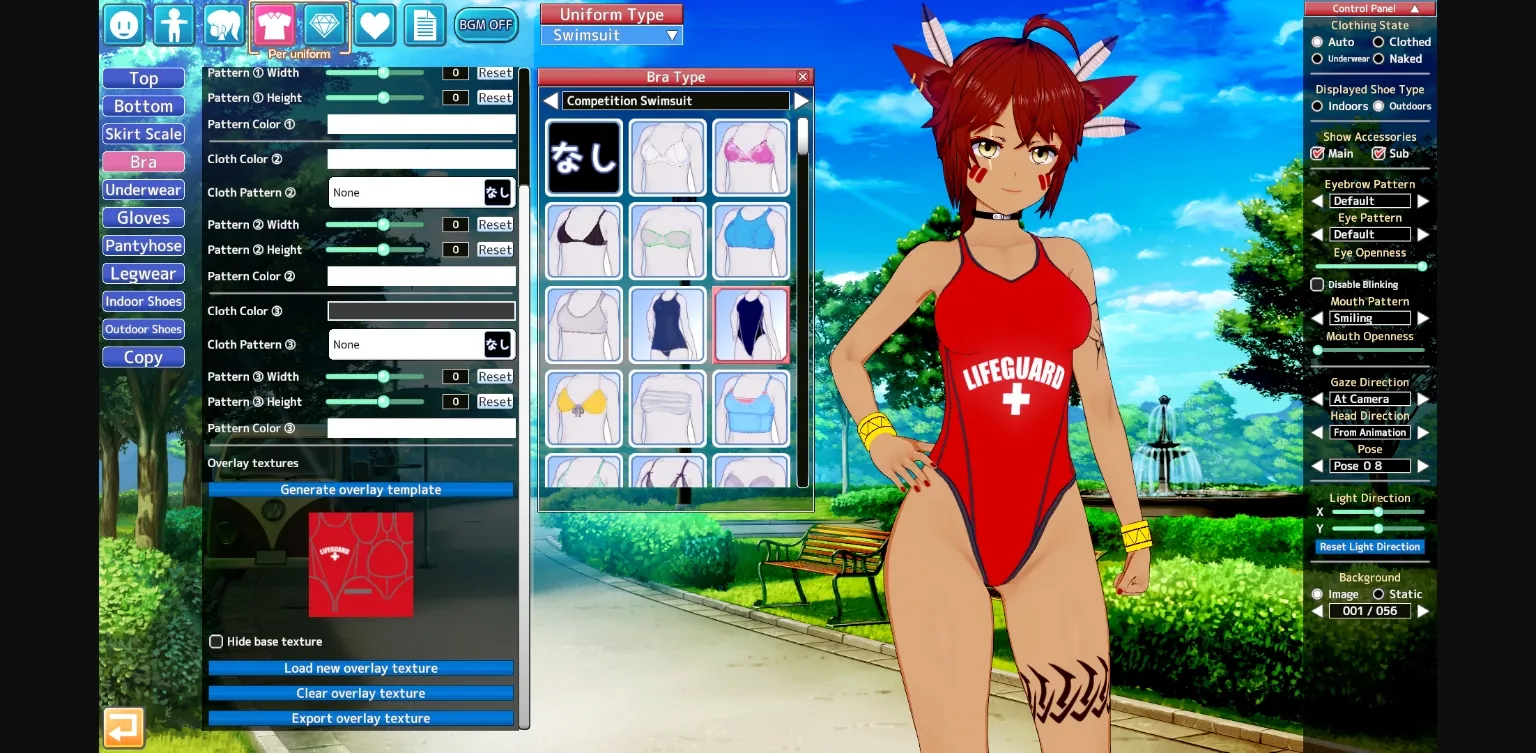Change Mouth Pattern using left arrow
Screen dimensions: 1536x753
[x=1316, y=317]
